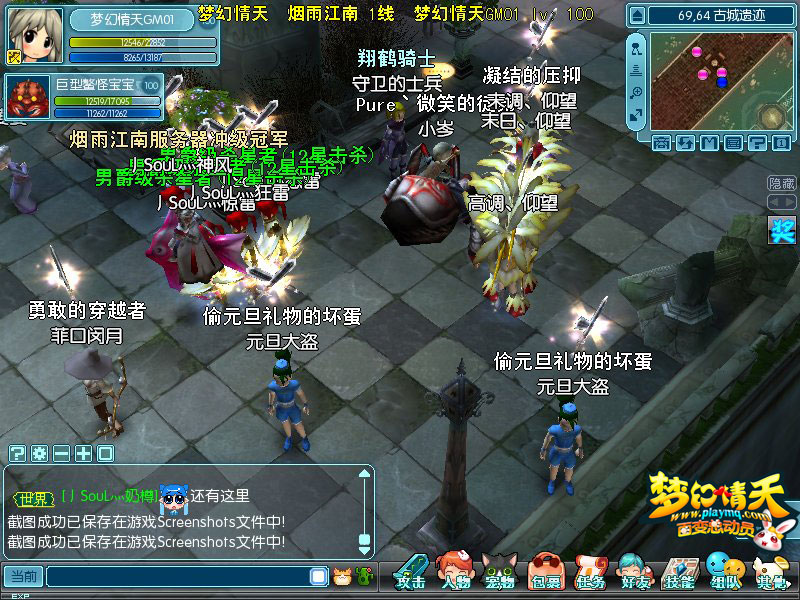The width and height of the screenshot is (800, 600).
Task: Open the 包裹 (Bag) inventory
Action: pos(545,572)
